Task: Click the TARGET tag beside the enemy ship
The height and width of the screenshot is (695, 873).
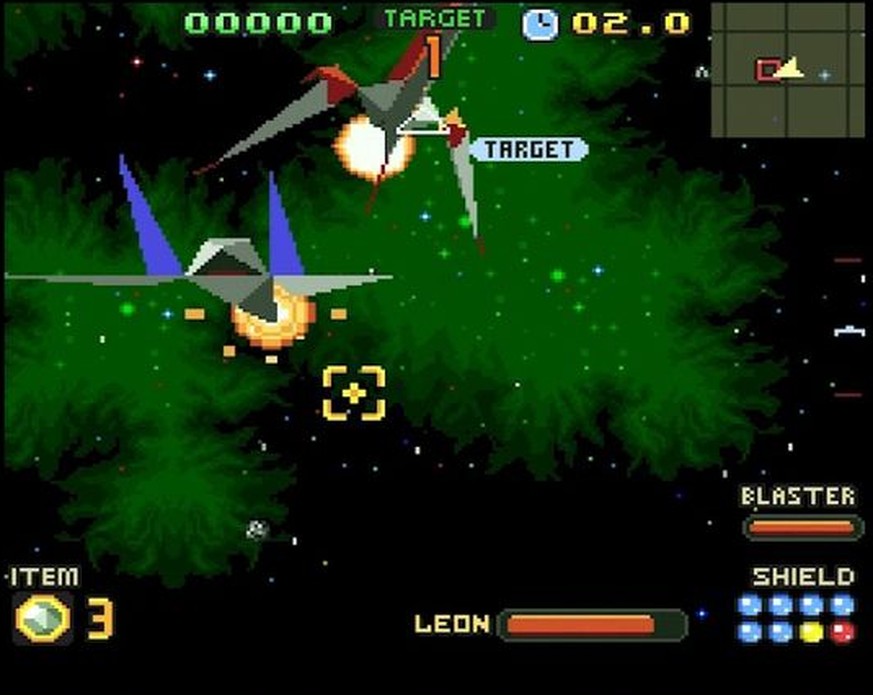Action: point(529,150)
